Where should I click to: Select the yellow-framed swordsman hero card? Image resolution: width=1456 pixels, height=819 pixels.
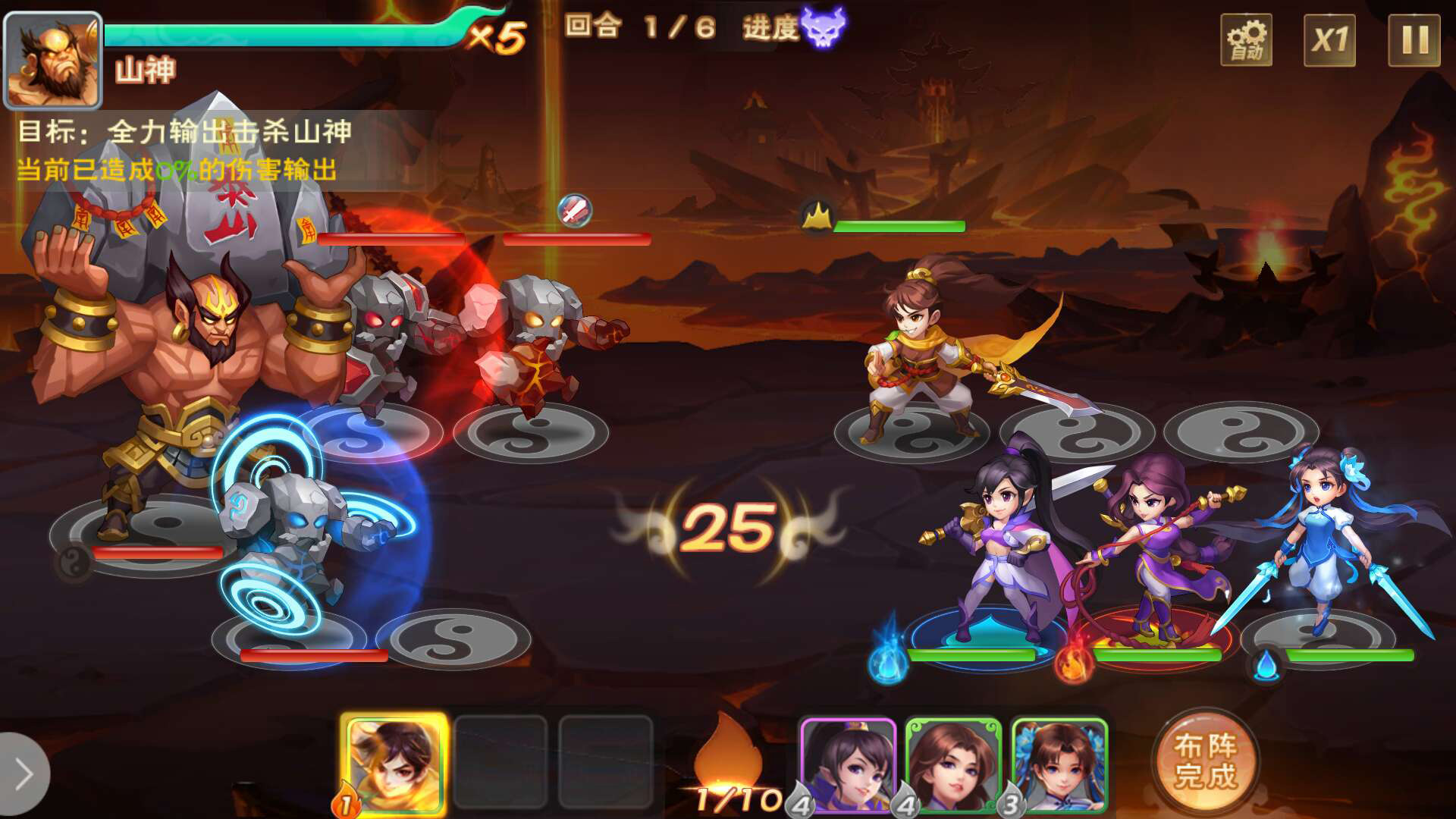(x=394, y=764)
